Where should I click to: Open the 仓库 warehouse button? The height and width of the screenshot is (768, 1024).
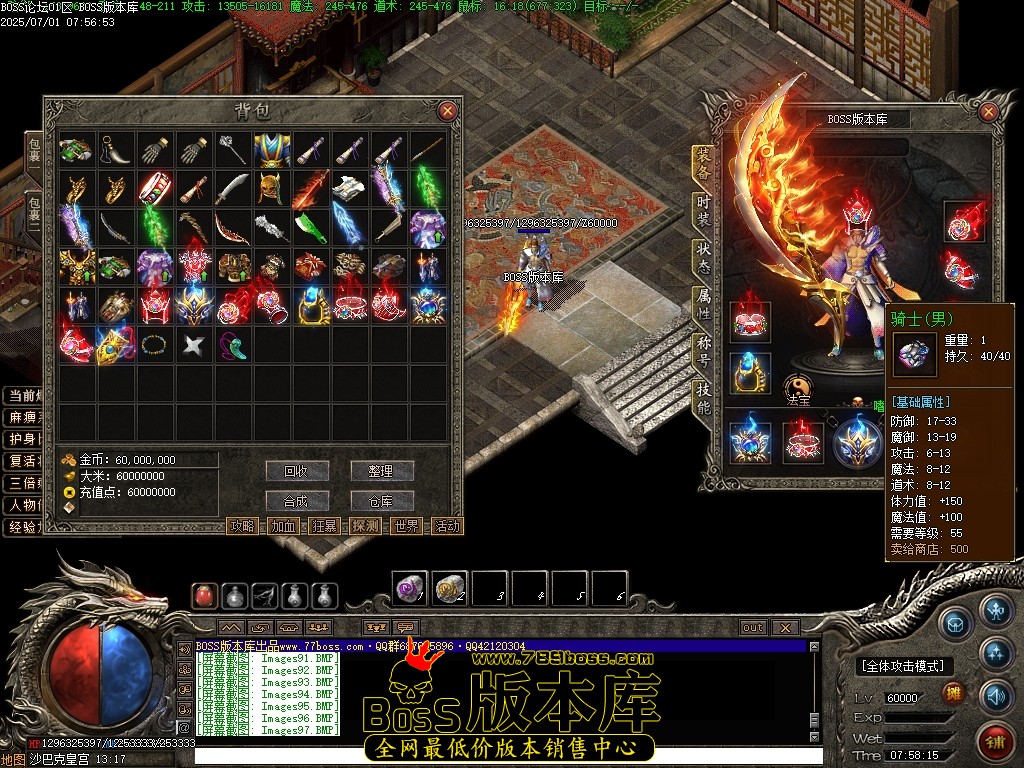(x=382, y=501)
